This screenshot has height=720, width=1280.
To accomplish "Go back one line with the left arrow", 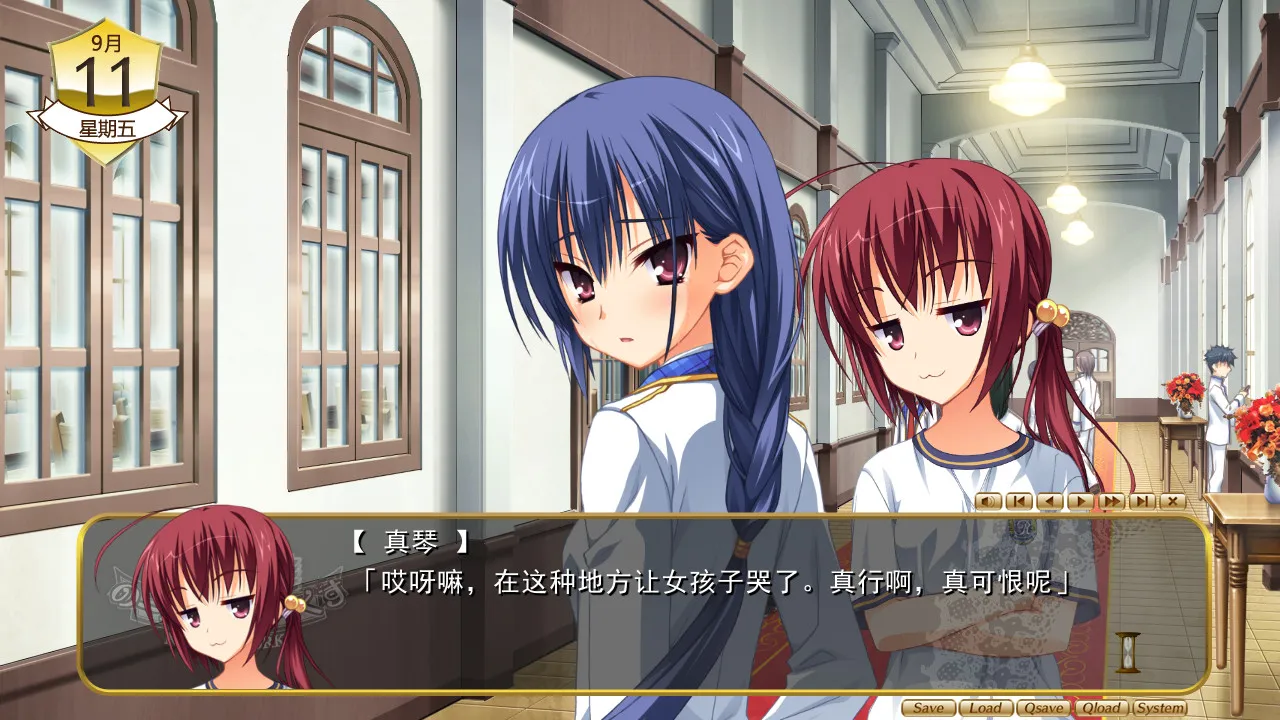I will click(1049, 501).
